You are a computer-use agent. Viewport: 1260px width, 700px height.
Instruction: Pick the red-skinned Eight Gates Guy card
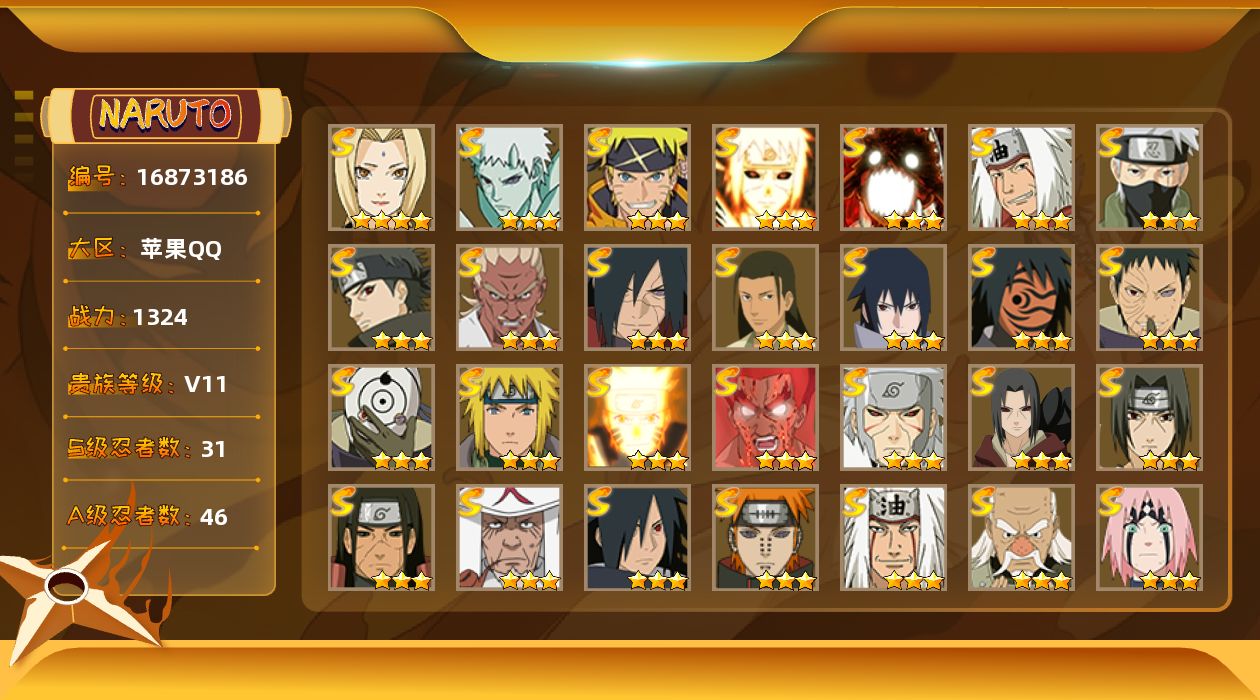pos(765,417)
